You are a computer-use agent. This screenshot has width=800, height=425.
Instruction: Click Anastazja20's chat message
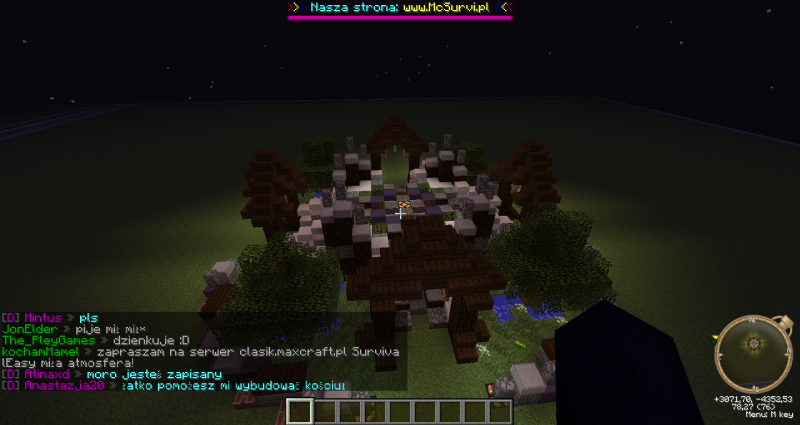point(233,385)
